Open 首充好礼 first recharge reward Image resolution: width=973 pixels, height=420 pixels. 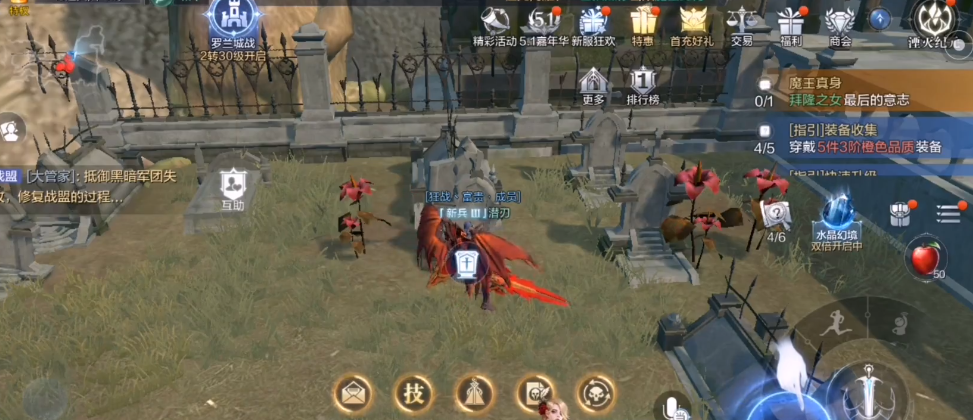coord(692,22)
